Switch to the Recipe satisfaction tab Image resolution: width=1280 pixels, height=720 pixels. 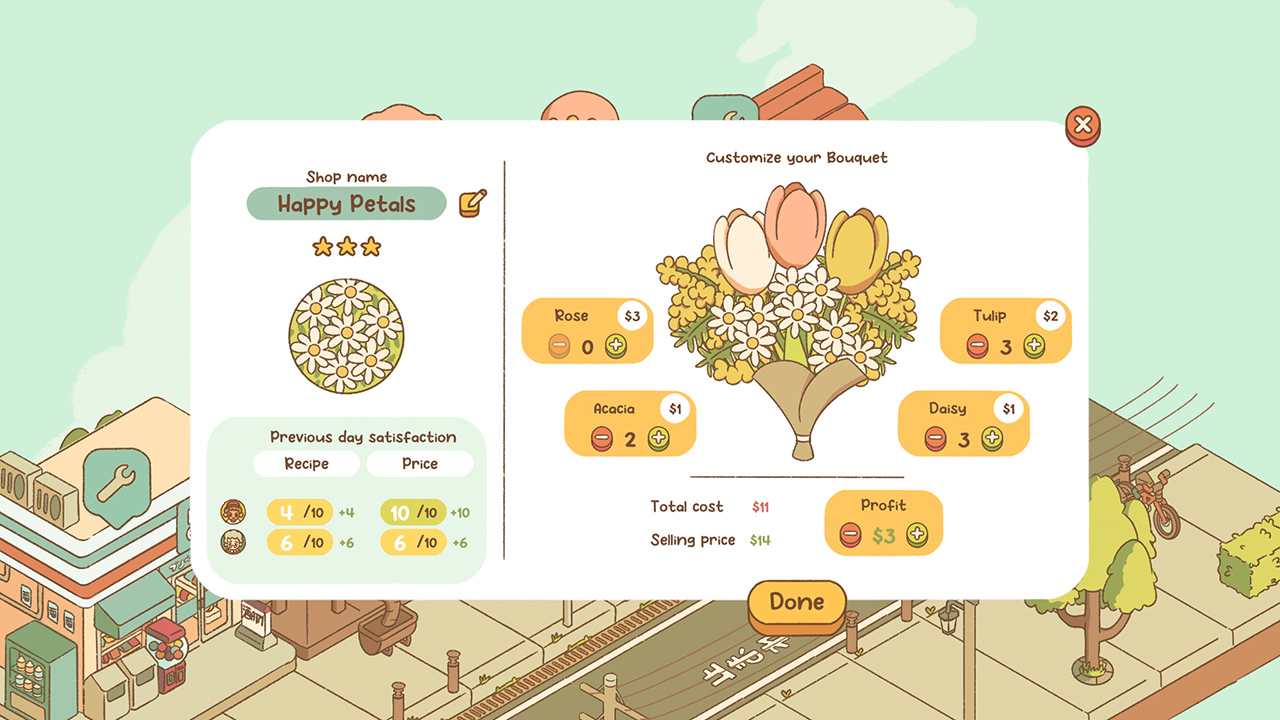[x=306, y=463]
